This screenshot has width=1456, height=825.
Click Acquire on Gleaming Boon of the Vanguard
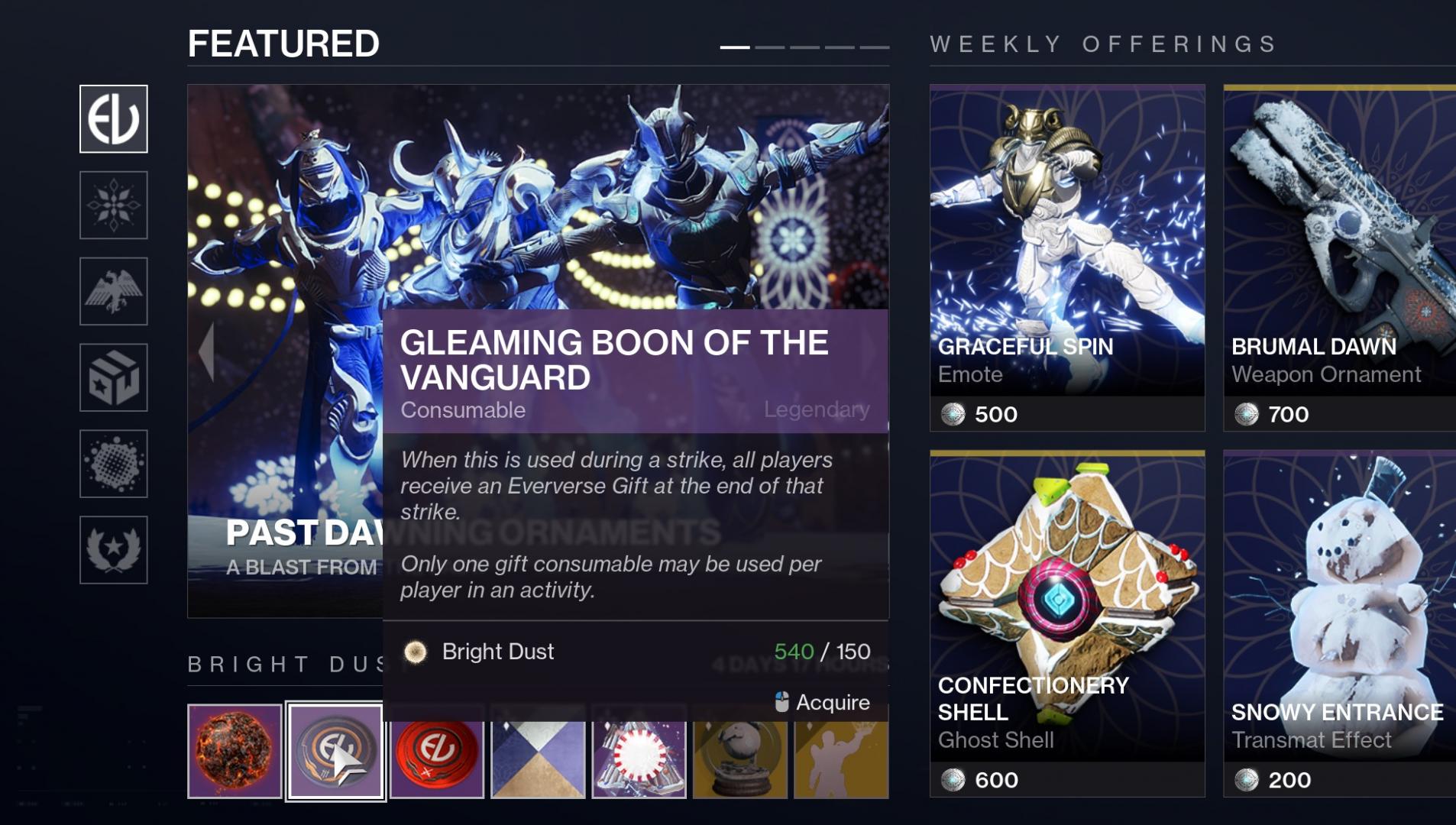(833, 701)
